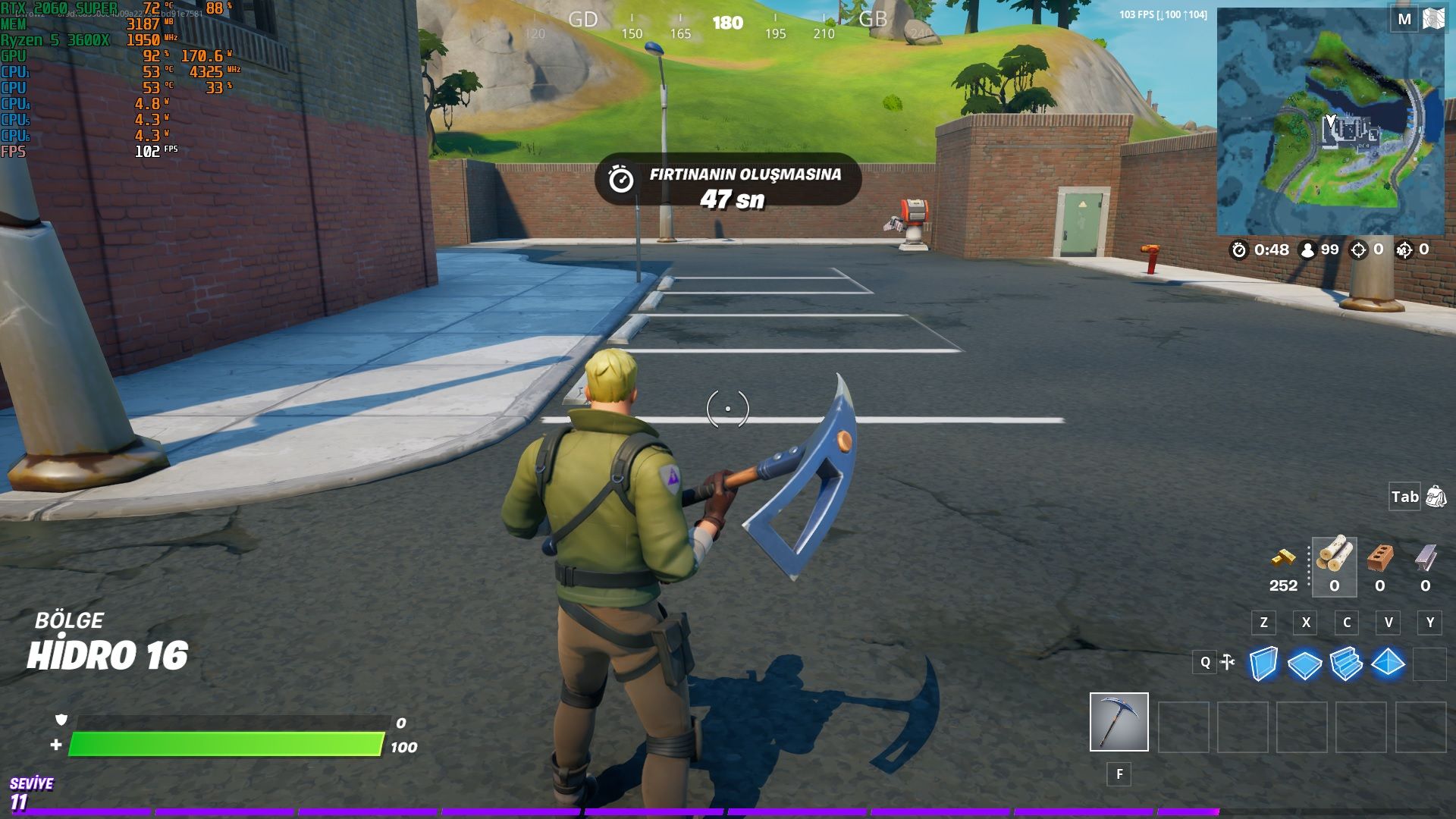The width and height of the screenshot is (1456, 819).
Task: Pick the stairs building piece
Action: pos(1346,664)
